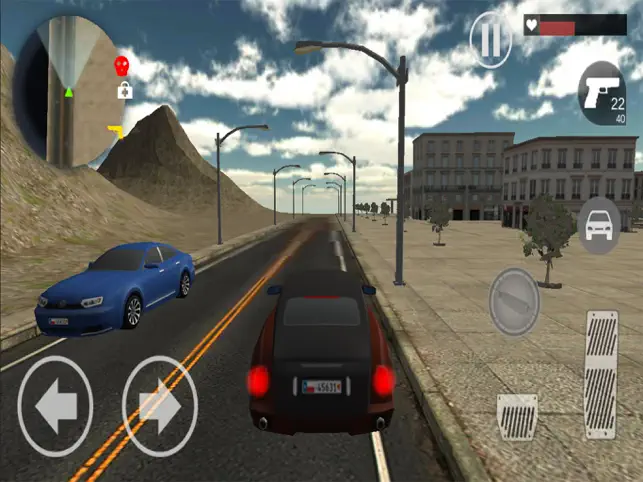Click the yellow gun marker by the minimap
643x482 pixels.
(x=115, y=131)
